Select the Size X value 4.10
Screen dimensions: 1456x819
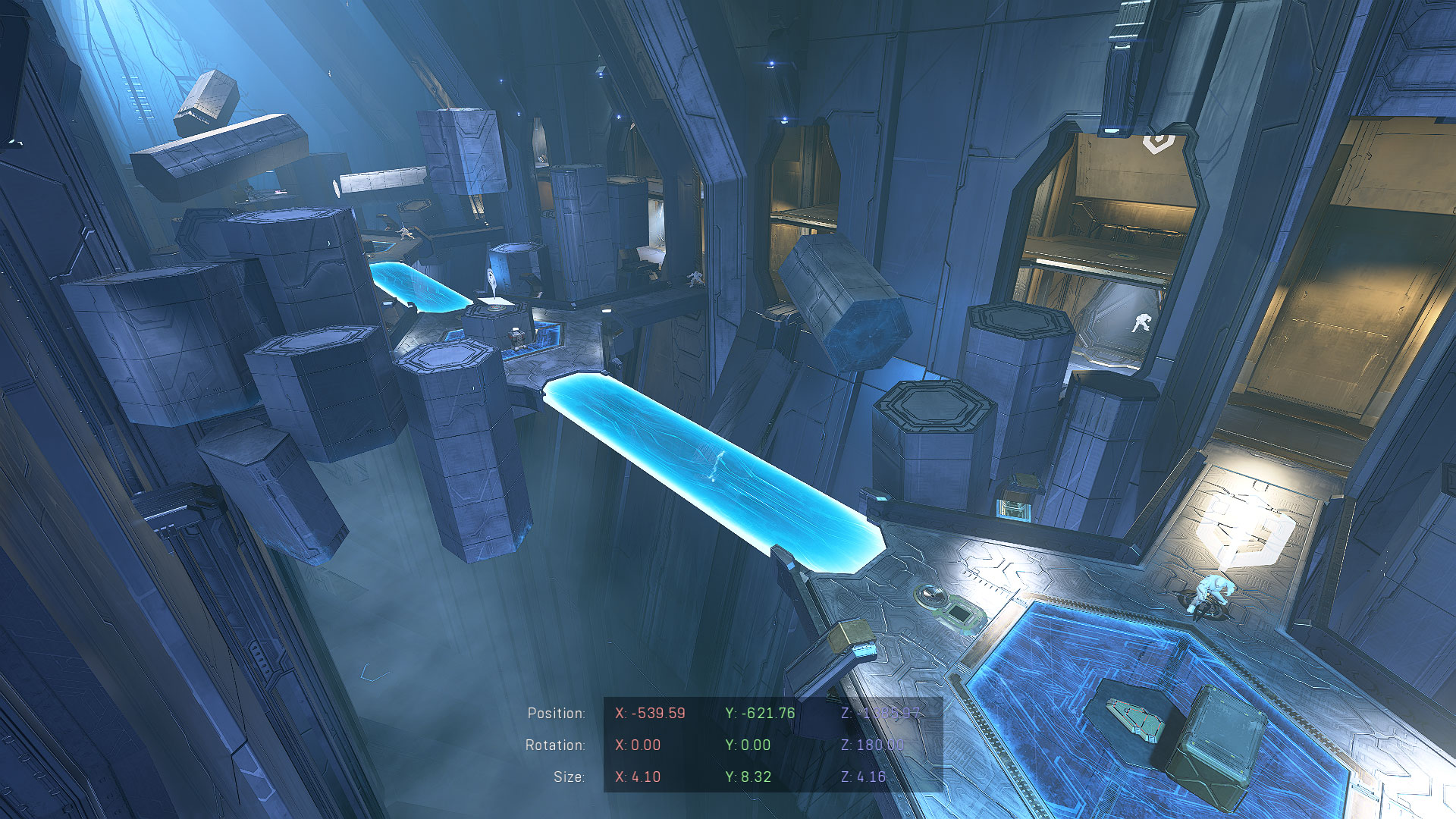pos(638,777)
